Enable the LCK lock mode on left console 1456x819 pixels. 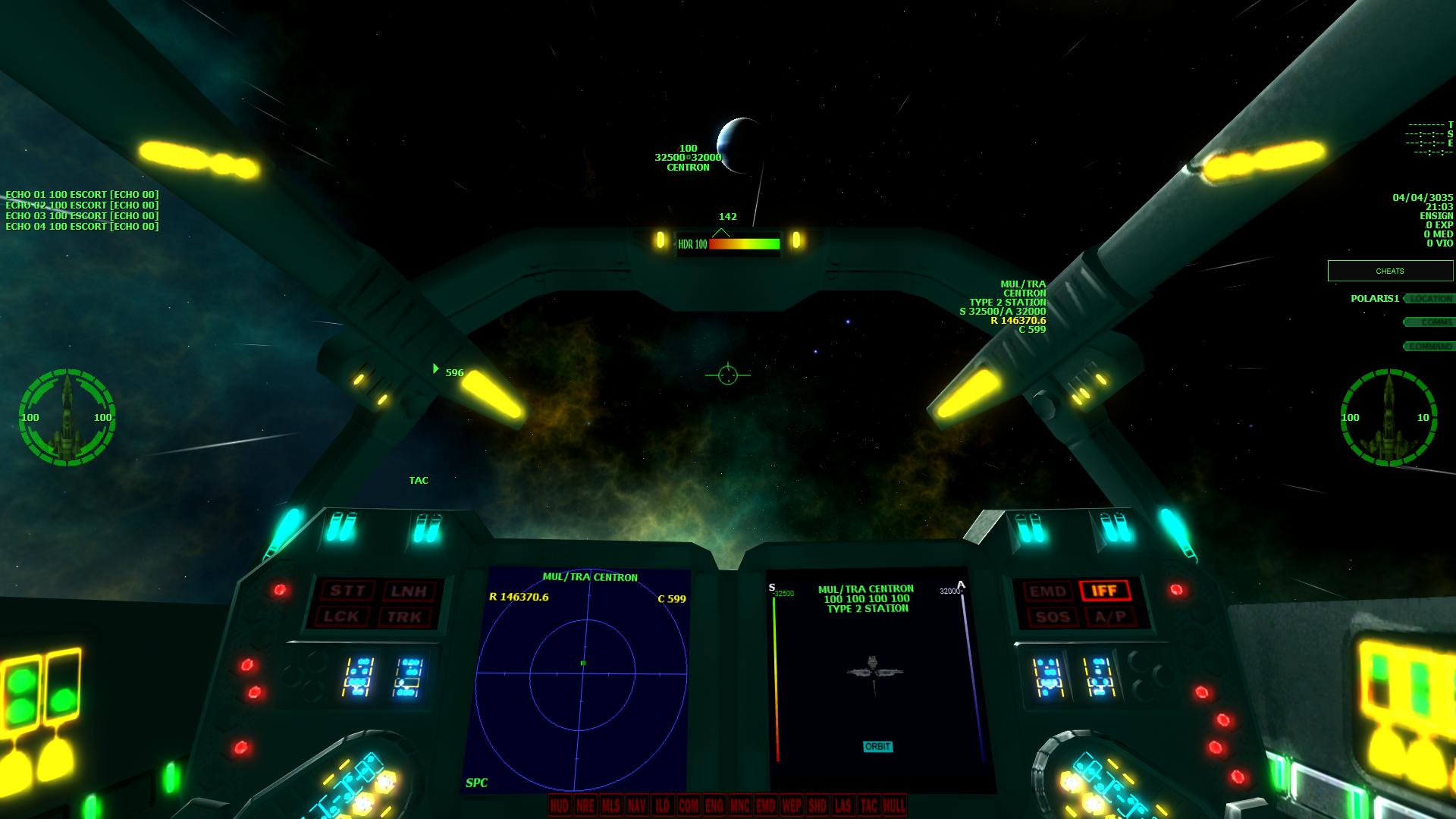342,617
